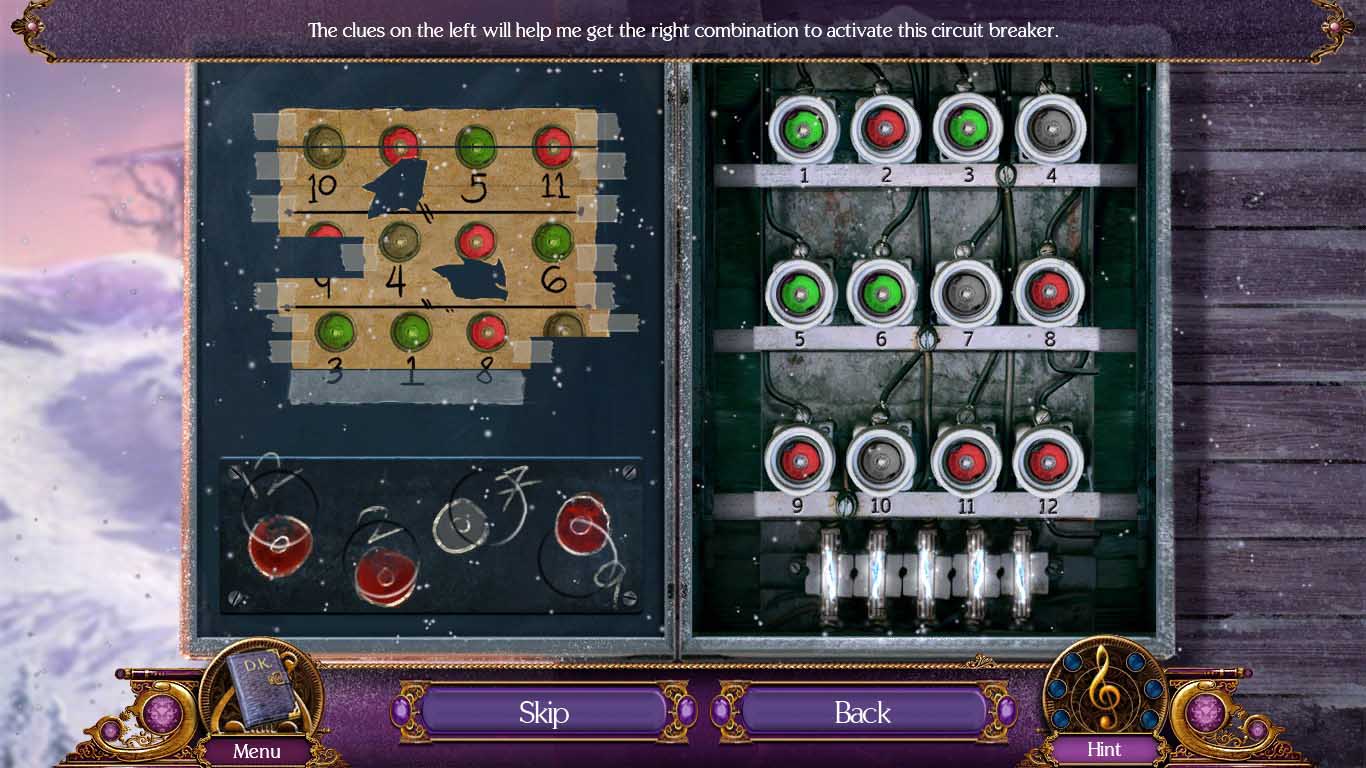Viewport: 1366px width, 768px height.
Task: Toggle circuit breaker switch 5
Action: pos(800,293)
